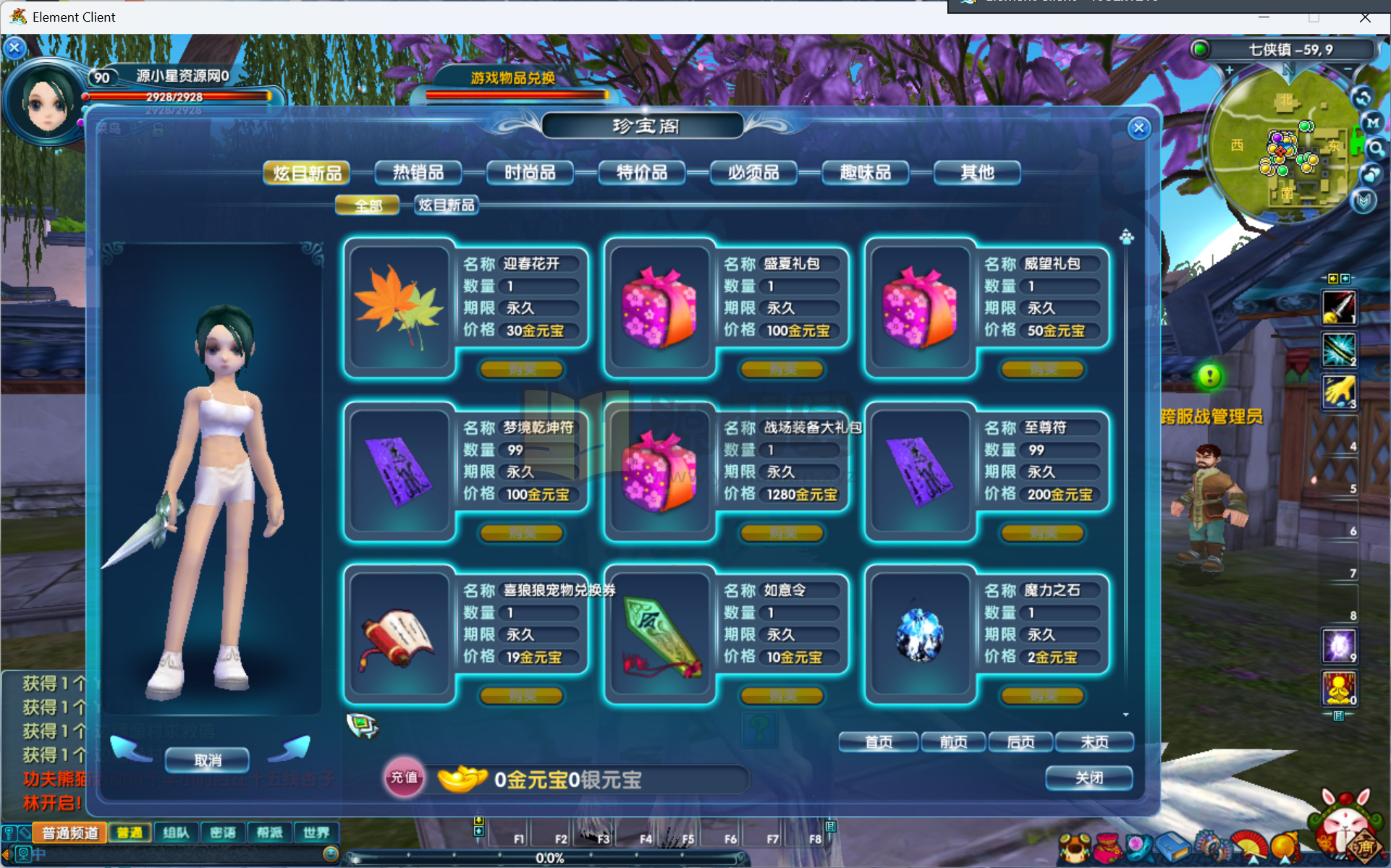Open the 普通频道 chat channel selector
1391x868 pixels.
click(x=70, y=833)
